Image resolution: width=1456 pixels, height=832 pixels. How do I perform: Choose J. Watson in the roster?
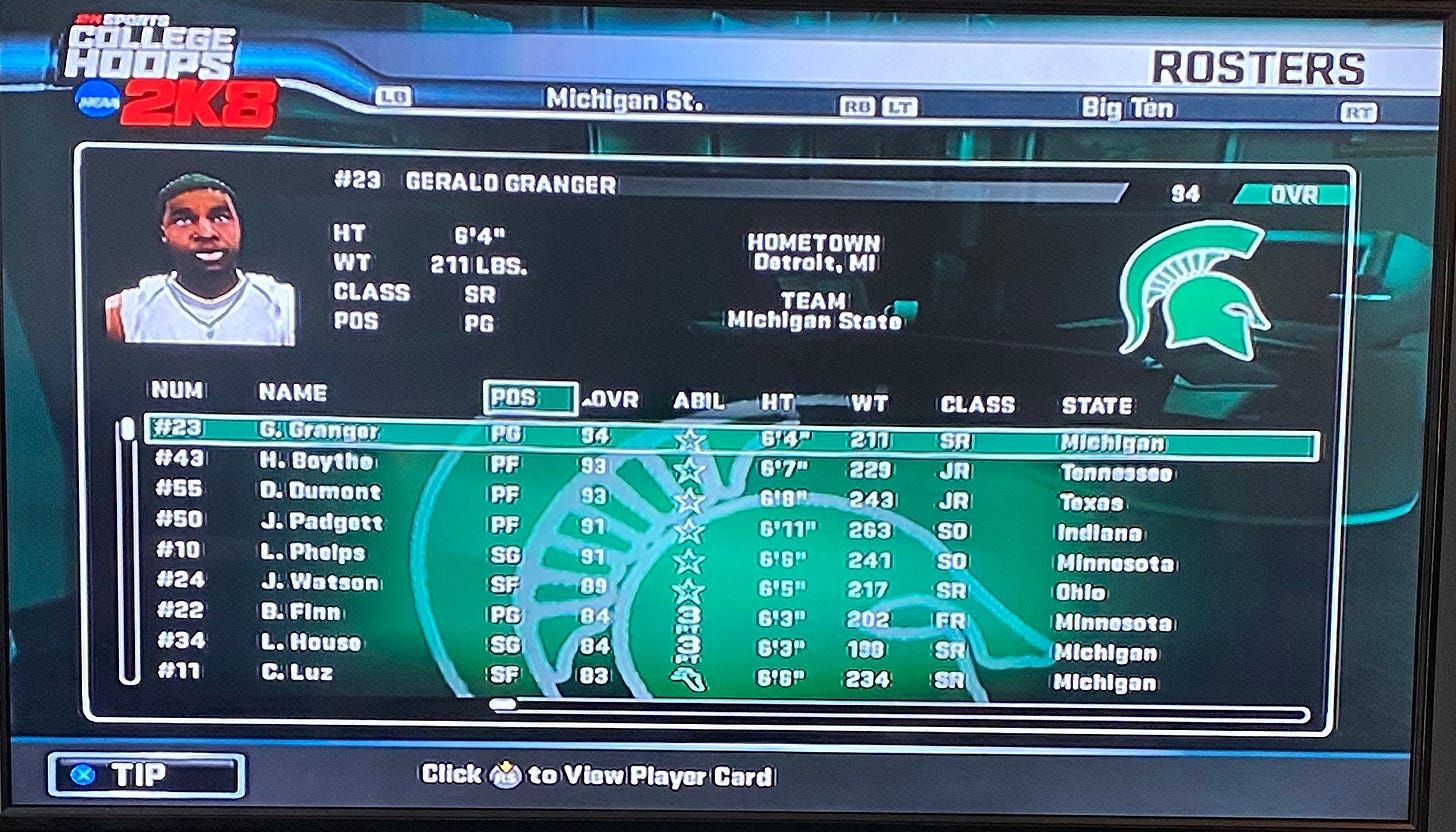pyautogui.click(x=319, y=583)
